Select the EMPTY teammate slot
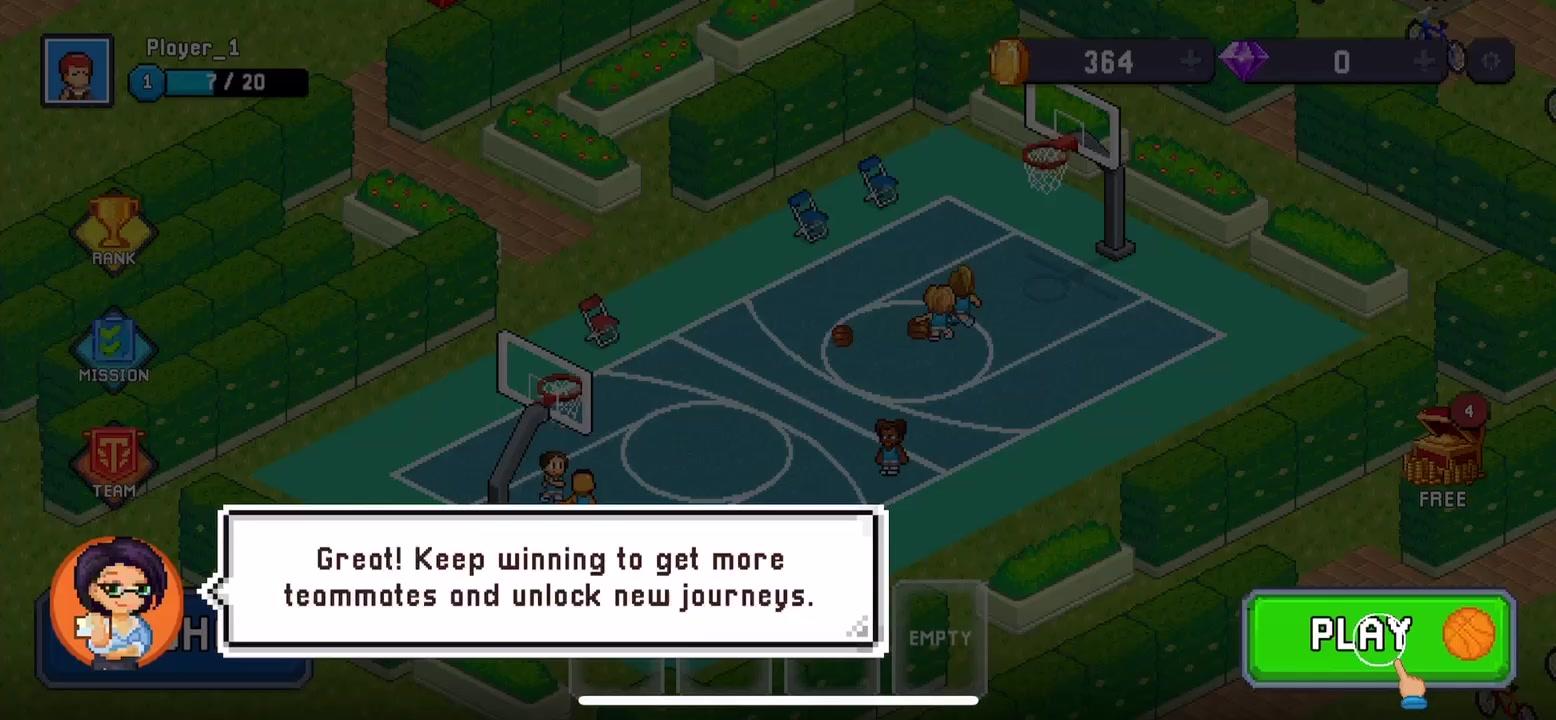This screenshot has width=1556, height=720. 939,634
